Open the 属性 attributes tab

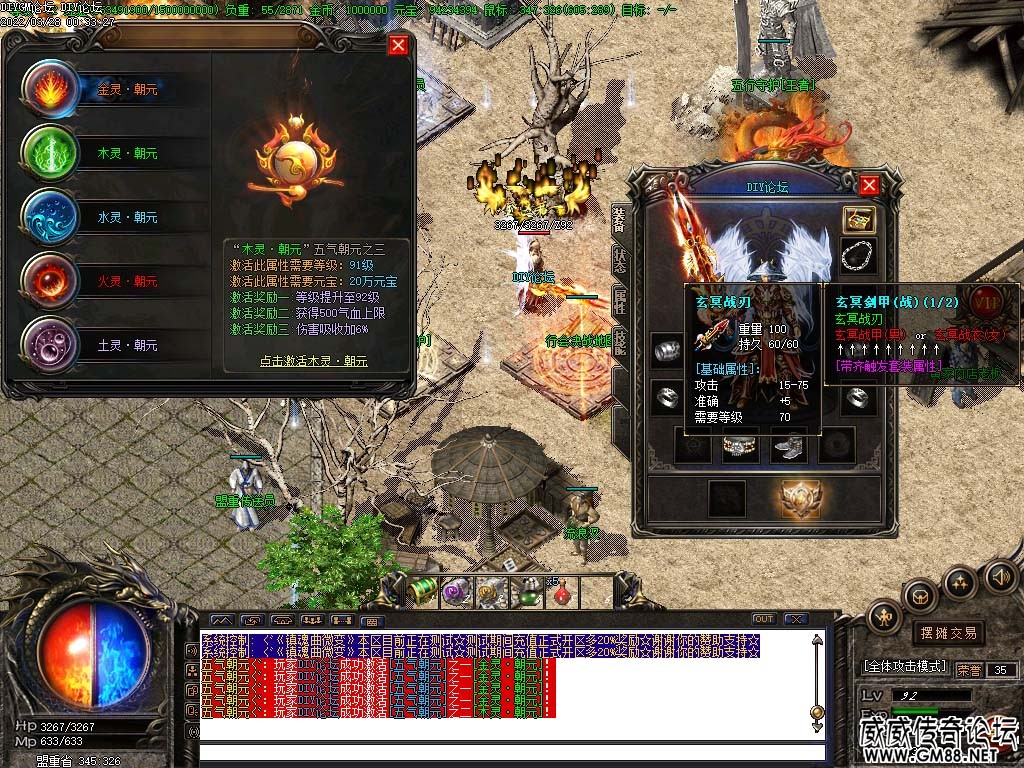[620, 301]
